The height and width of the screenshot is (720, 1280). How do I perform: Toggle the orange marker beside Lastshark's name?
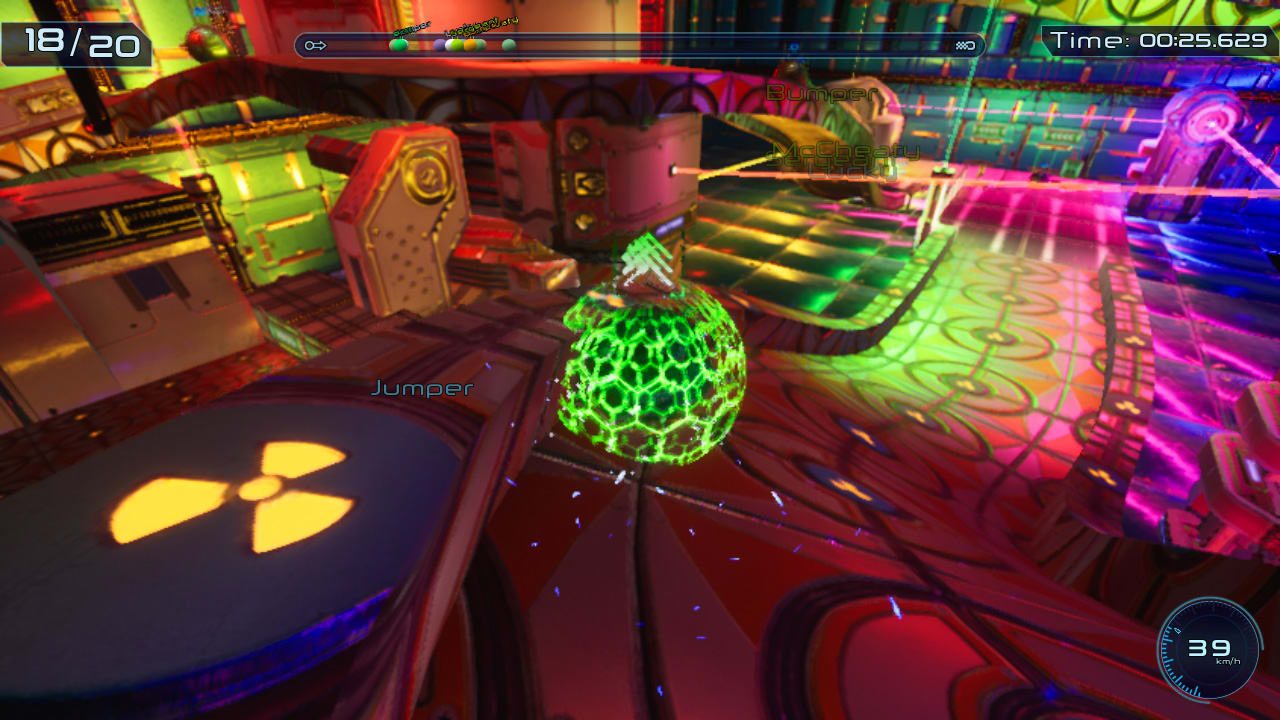pos(470,44)
